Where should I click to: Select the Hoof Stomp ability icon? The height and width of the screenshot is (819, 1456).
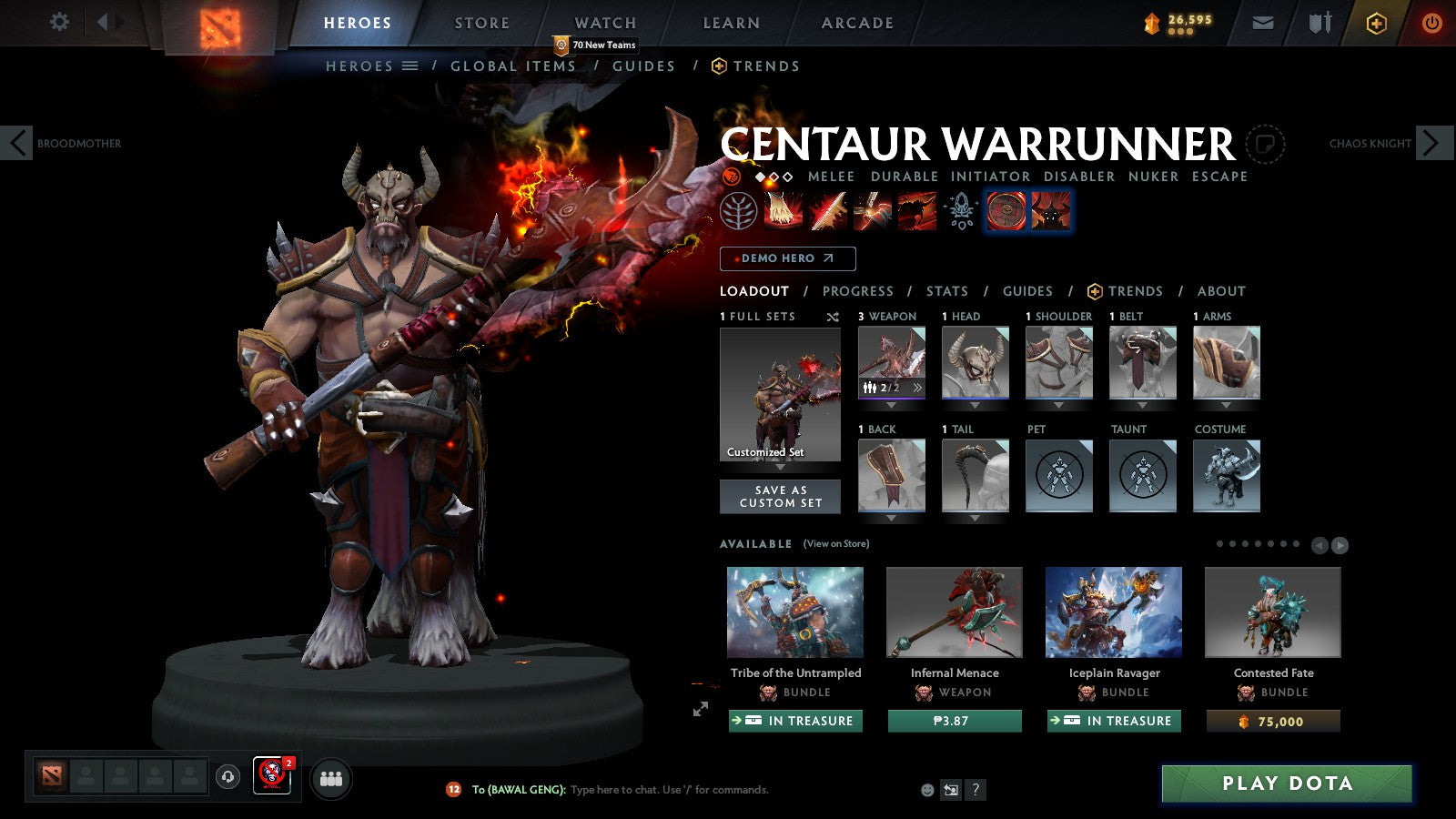click(781, 211)
